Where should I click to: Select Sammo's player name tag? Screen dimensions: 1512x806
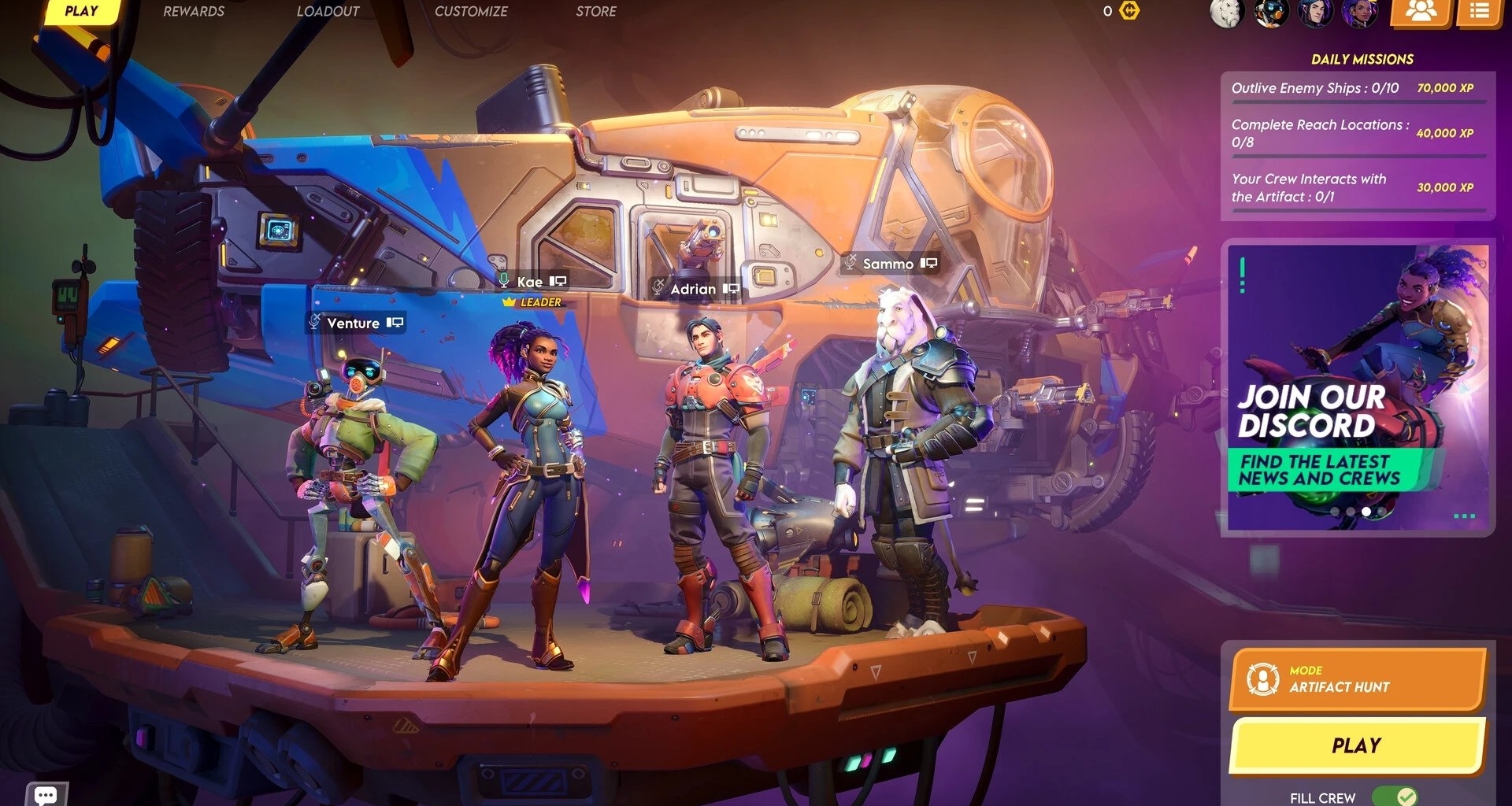pos(888,264)
